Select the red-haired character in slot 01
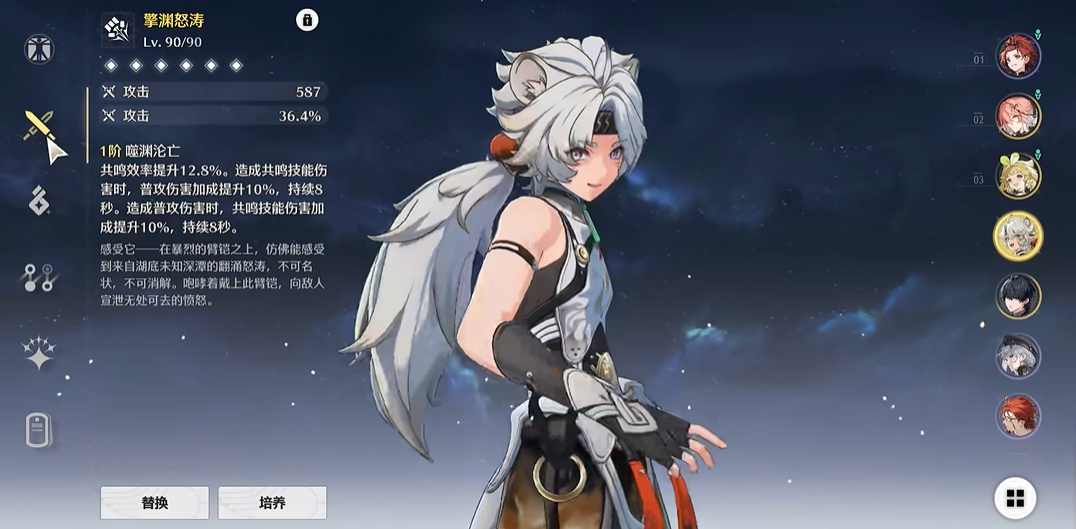 1018,56
